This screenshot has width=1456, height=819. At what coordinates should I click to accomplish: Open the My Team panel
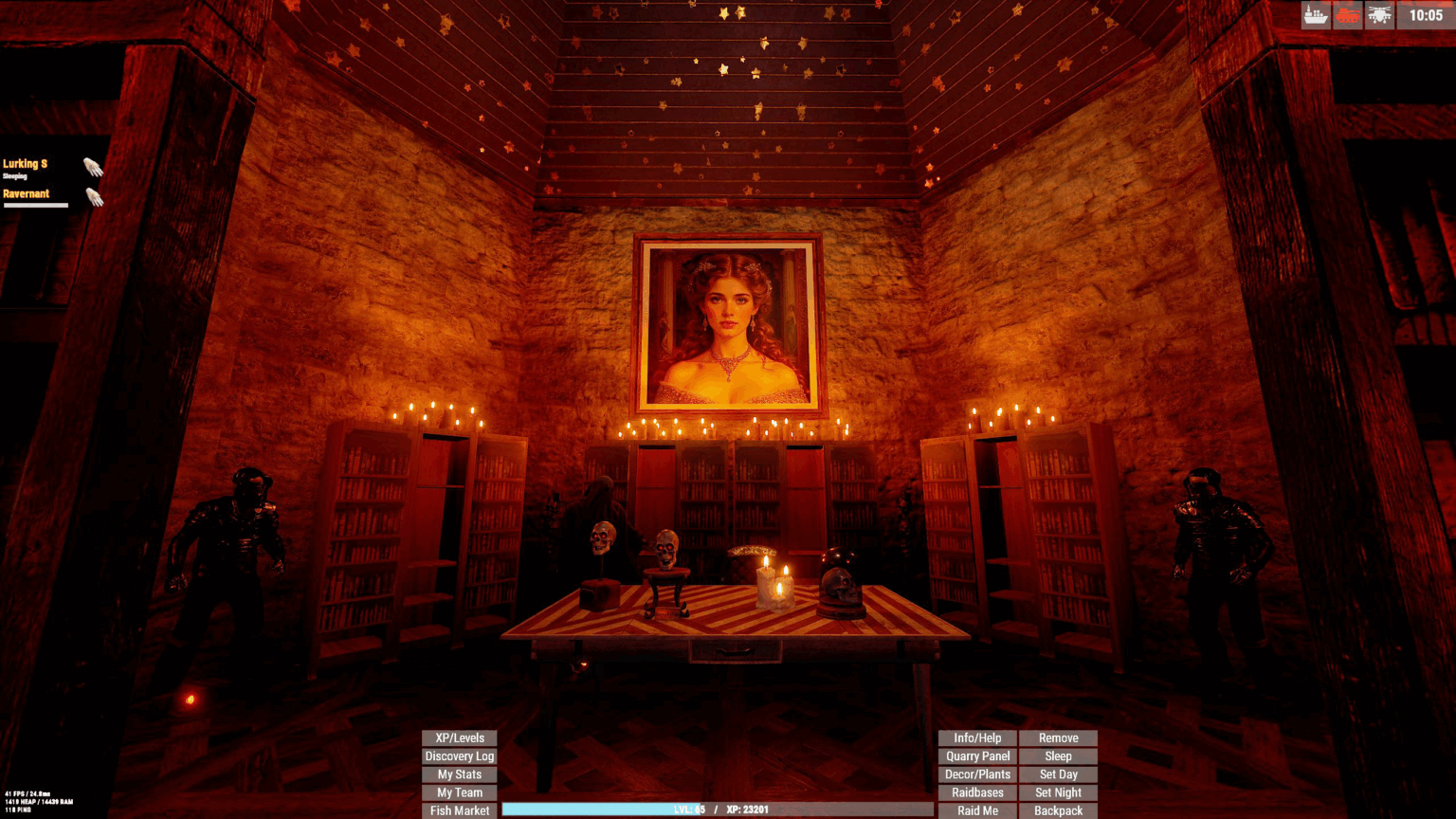click(x=459, y=792)
